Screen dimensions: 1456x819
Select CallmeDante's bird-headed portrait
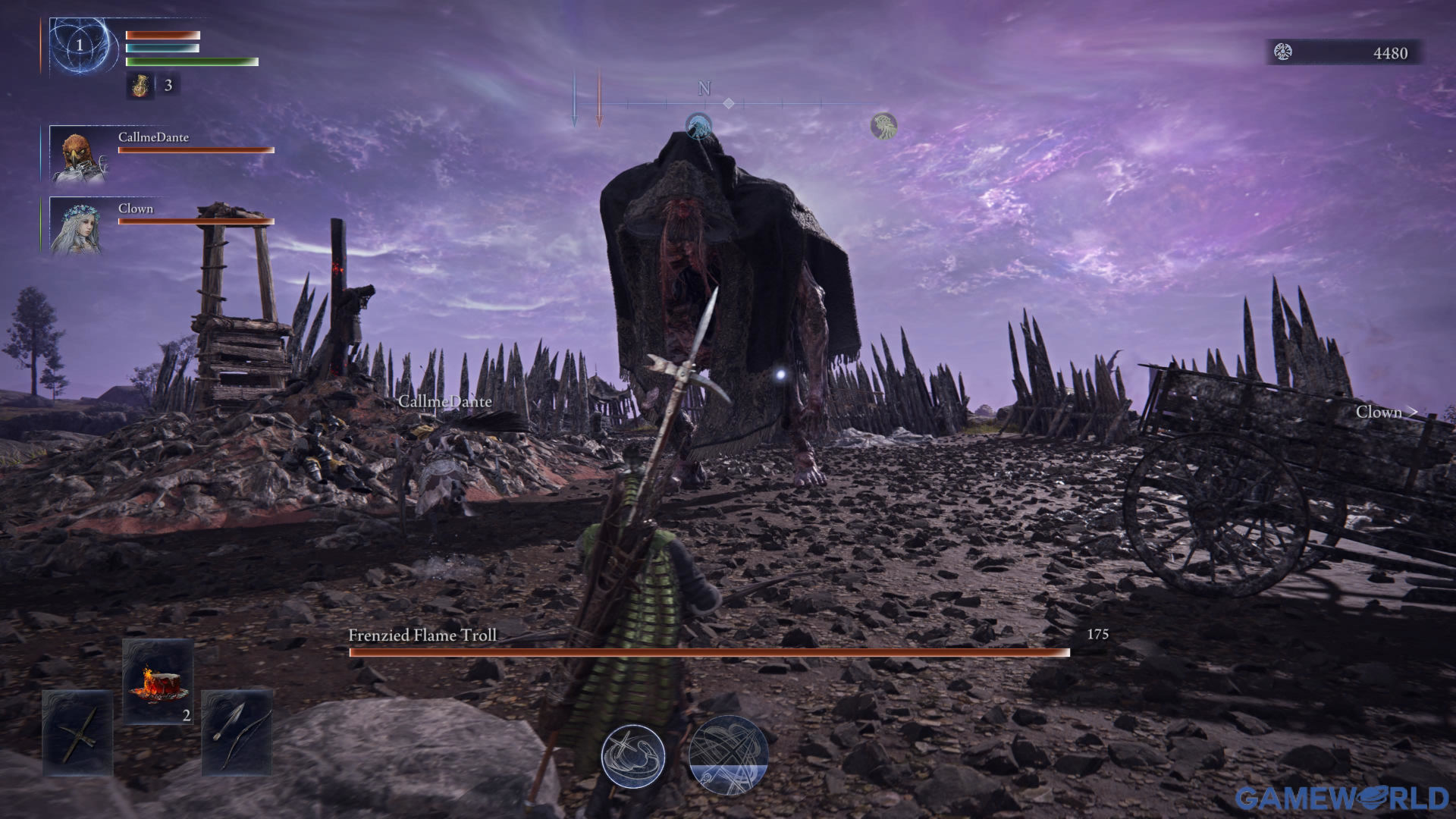78,155
